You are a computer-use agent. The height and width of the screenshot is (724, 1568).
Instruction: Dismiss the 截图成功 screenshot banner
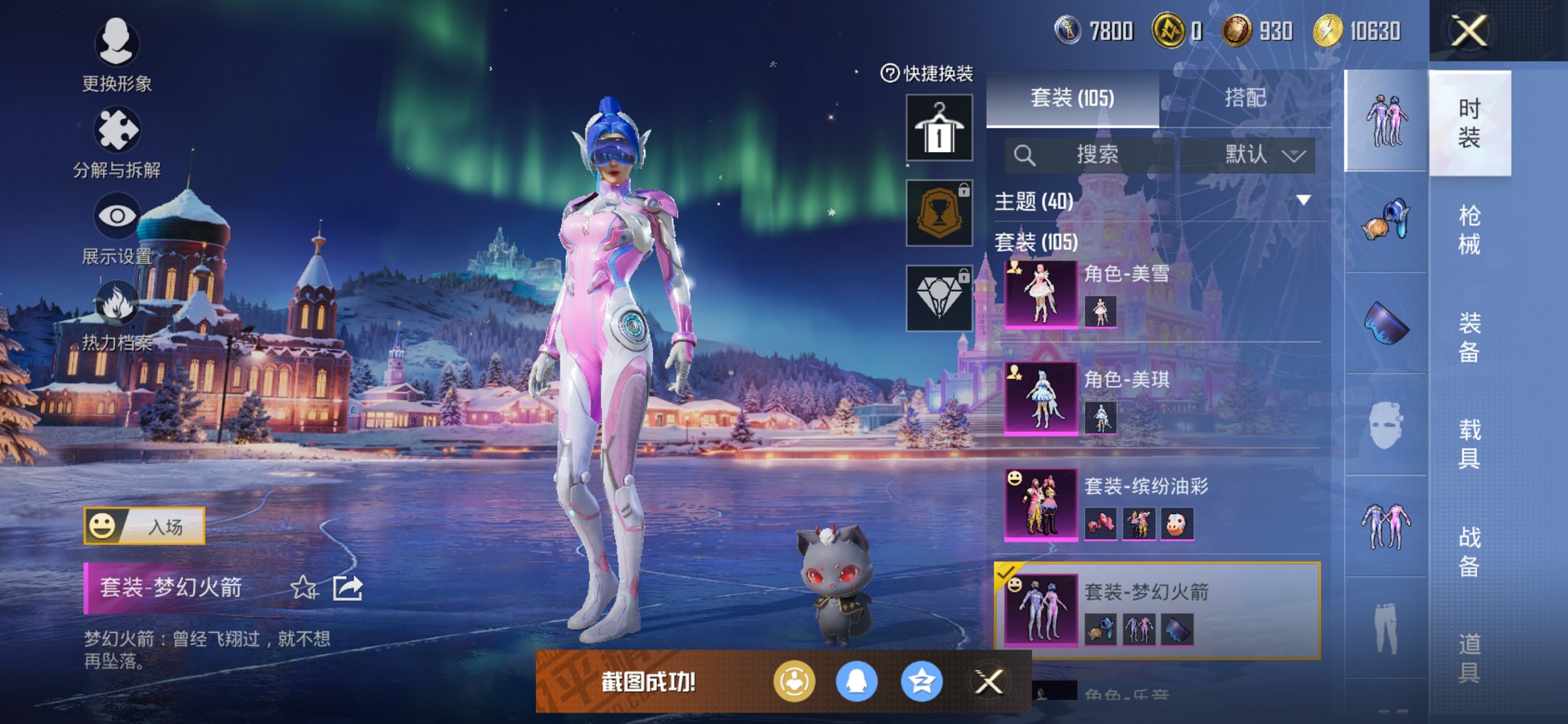pos(989,682)
